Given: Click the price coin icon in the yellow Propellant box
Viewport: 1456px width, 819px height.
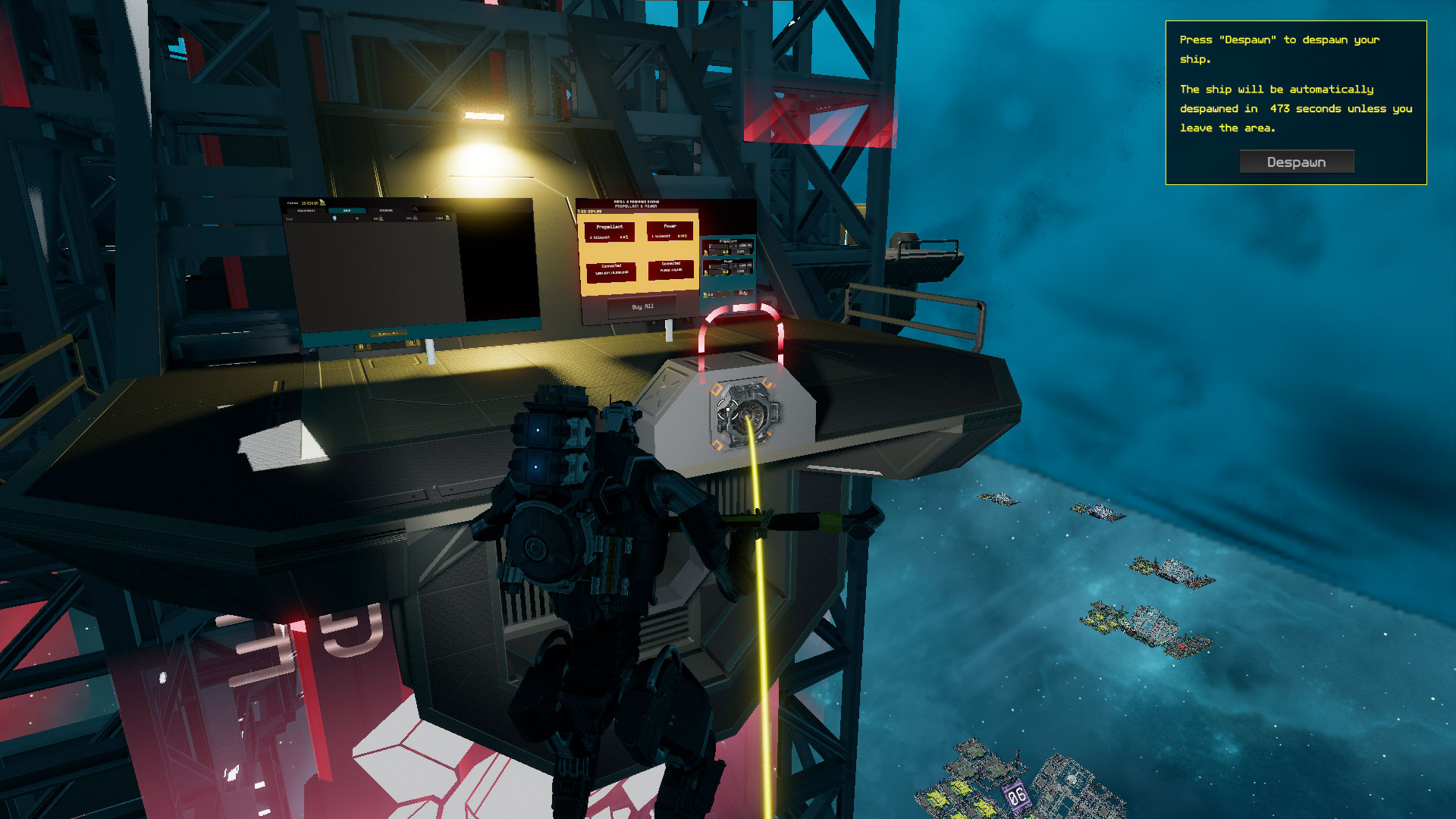Looking at the screenshot, I should [627, 237].
